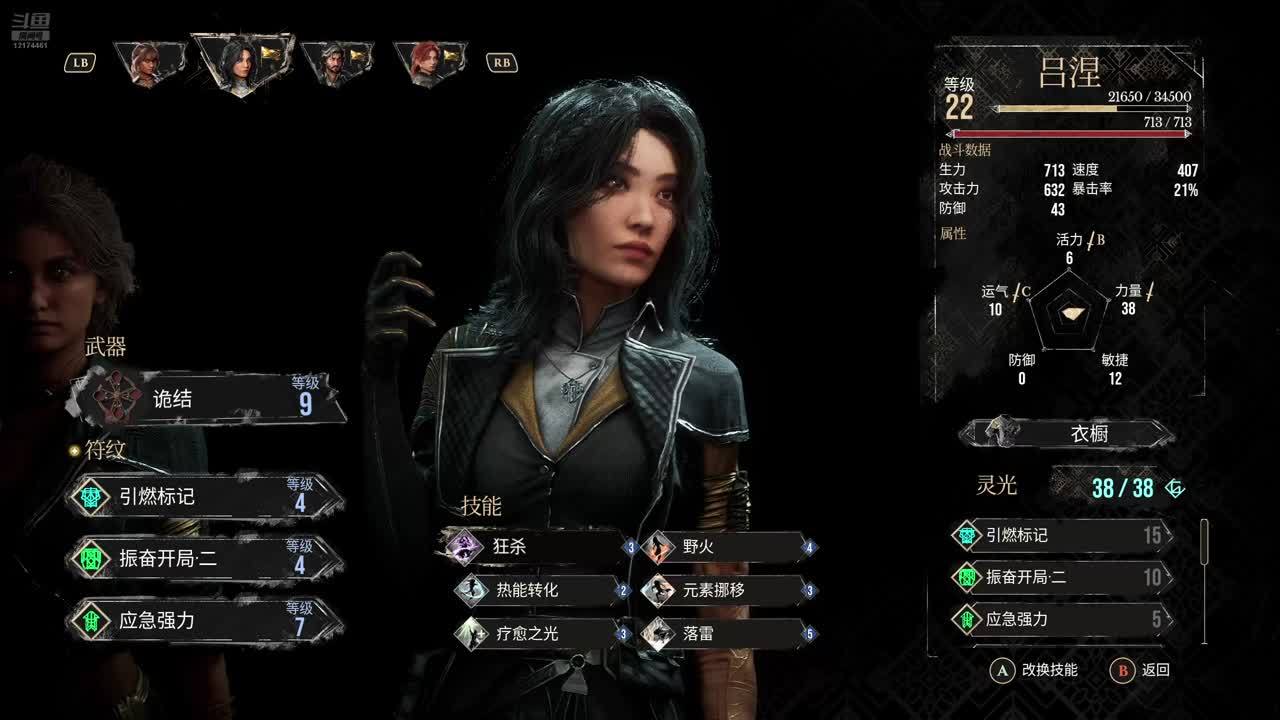Select the 应急强力 rune at level 7
Image resolution: width=1280 pixels, height=720 pixels.
(207, 620)
